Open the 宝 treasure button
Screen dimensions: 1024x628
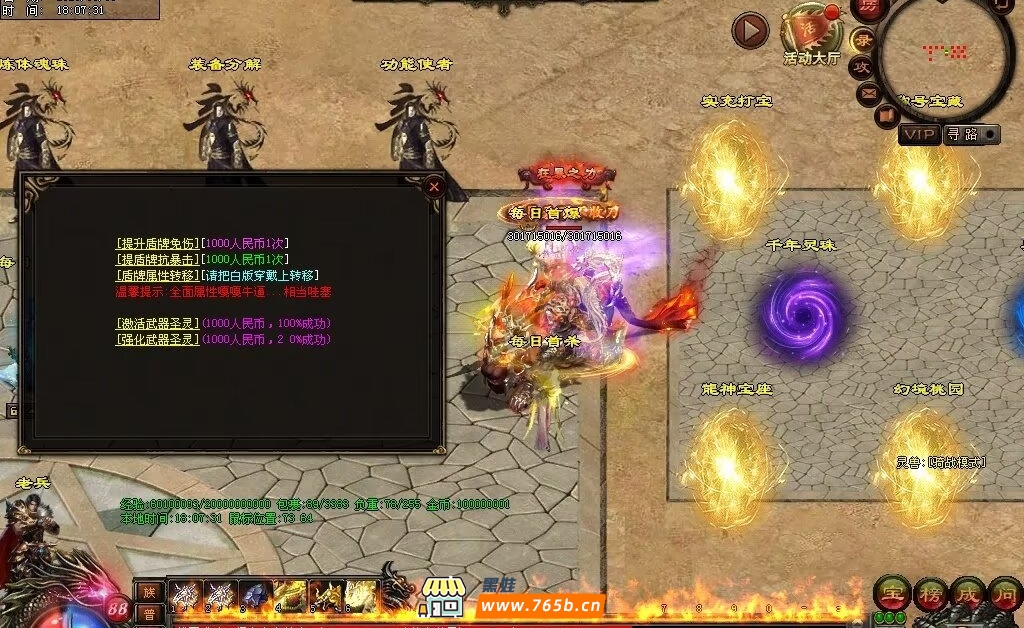891,593
